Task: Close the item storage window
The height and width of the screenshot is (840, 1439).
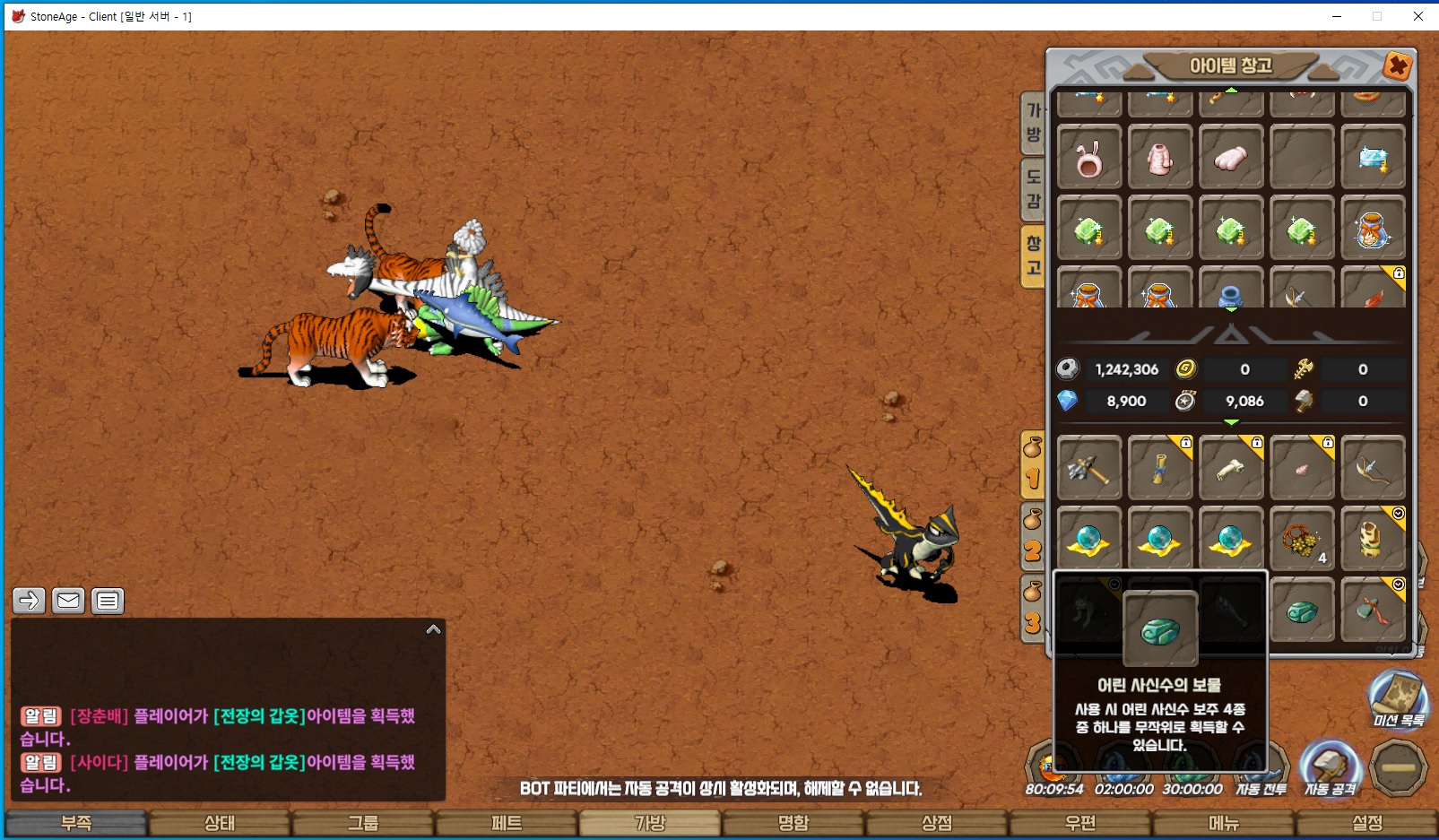Action: 1397,65
